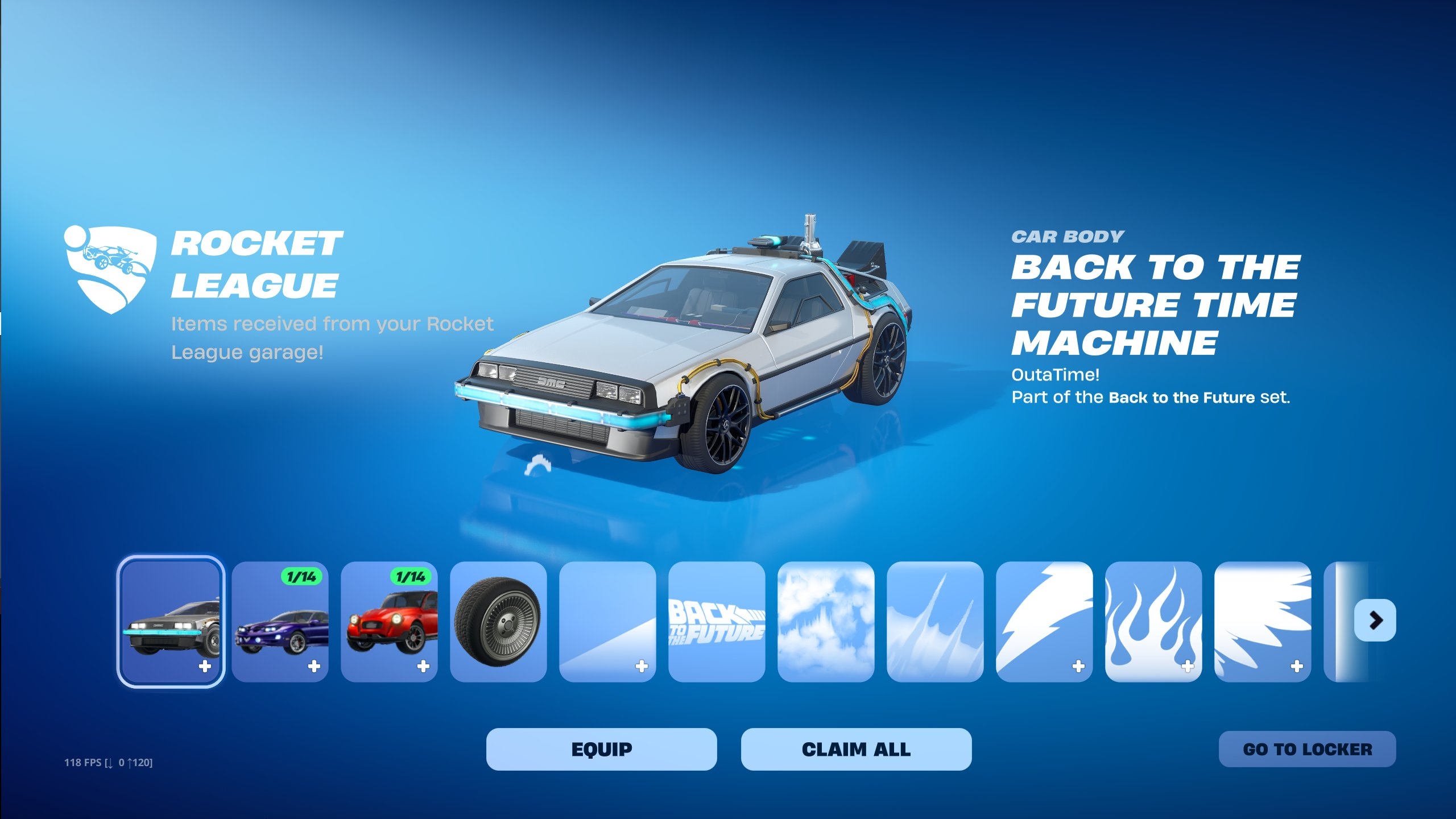Go to the Locker

tap(1307, 749)
